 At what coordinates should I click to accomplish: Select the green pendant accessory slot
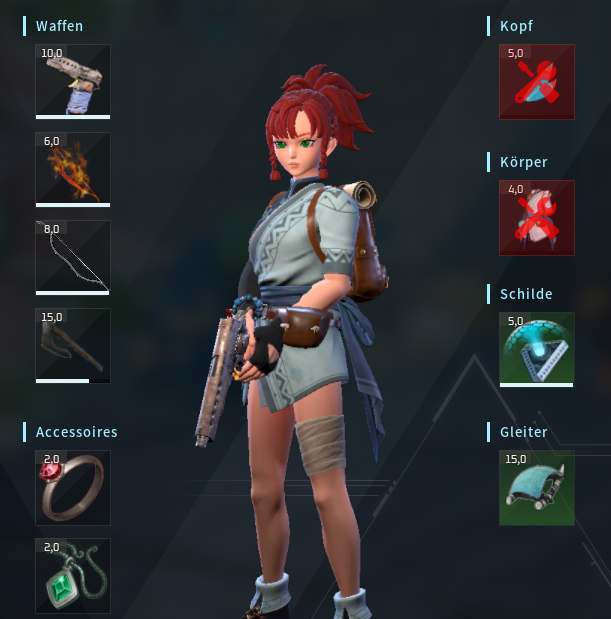(x=73, y=576)
